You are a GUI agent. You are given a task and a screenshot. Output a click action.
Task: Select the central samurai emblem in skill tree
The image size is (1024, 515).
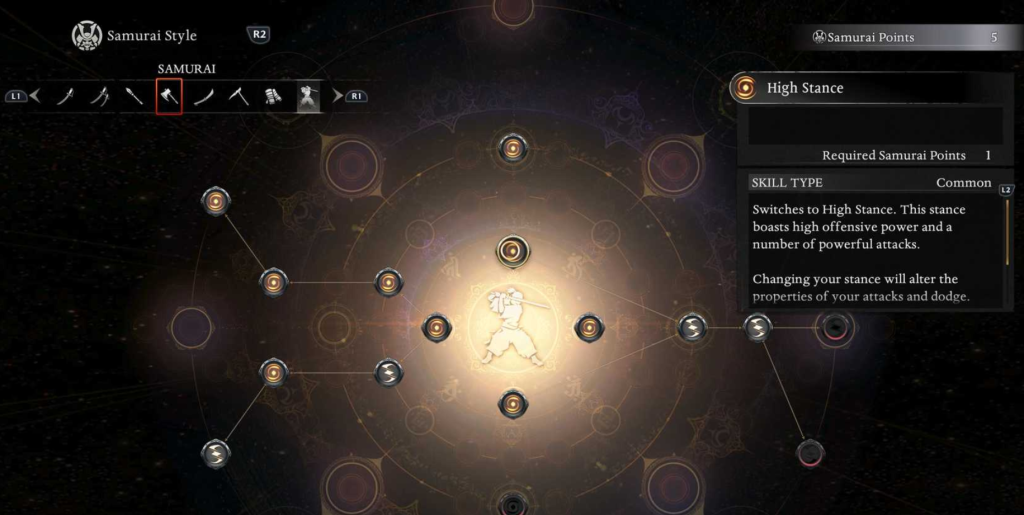[x=512, y=327]
